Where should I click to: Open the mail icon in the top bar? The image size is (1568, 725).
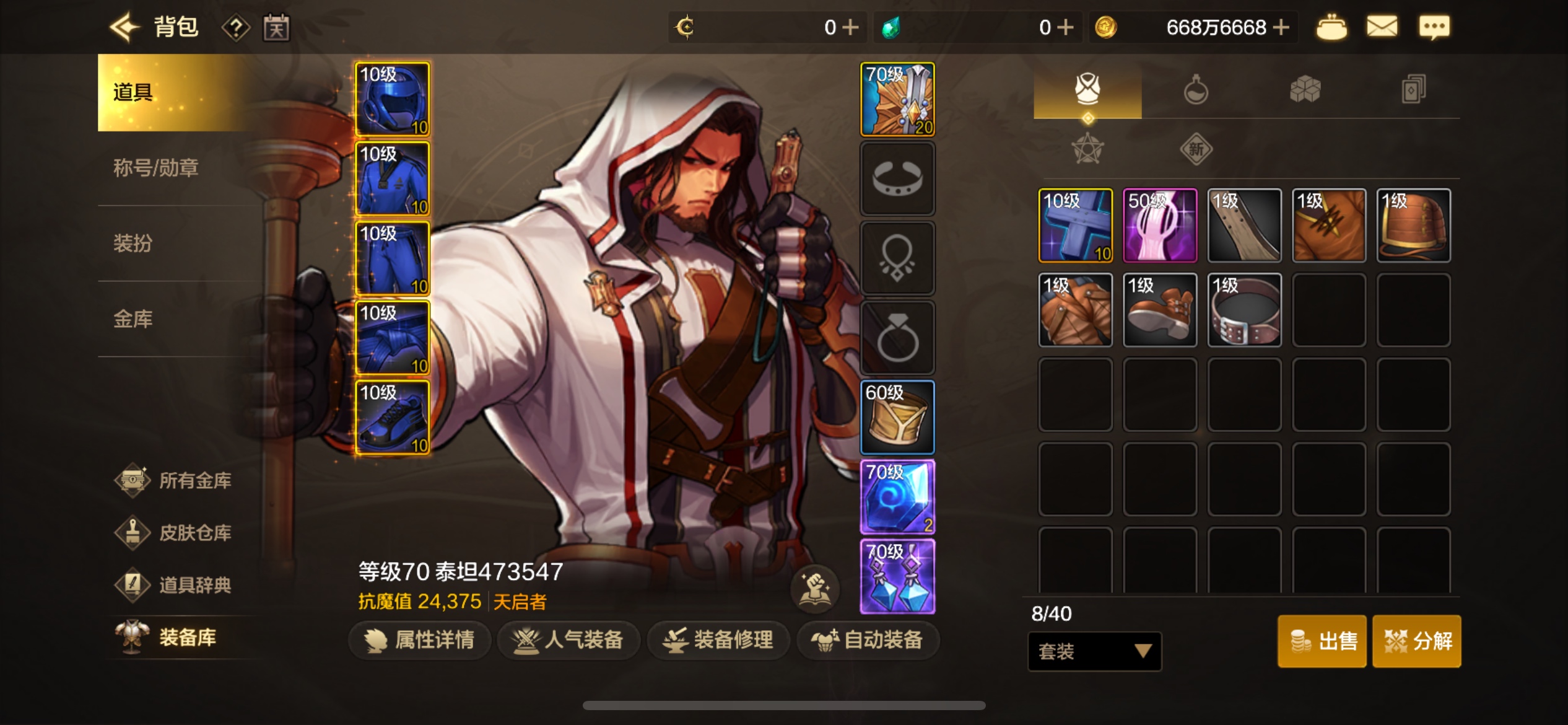(x=1382, y=27)
